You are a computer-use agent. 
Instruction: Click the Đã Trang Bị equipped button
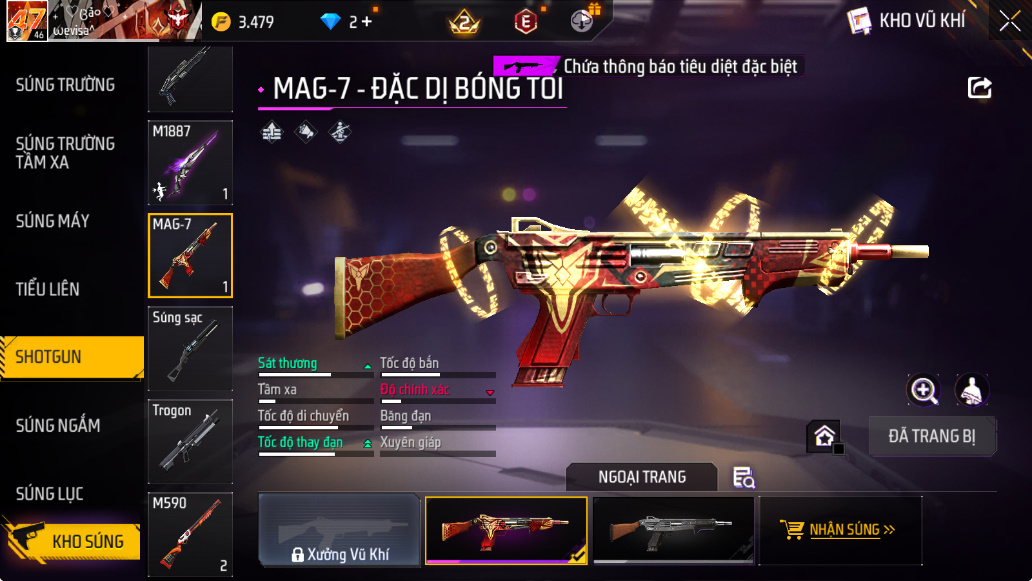[x=932, y=436]
